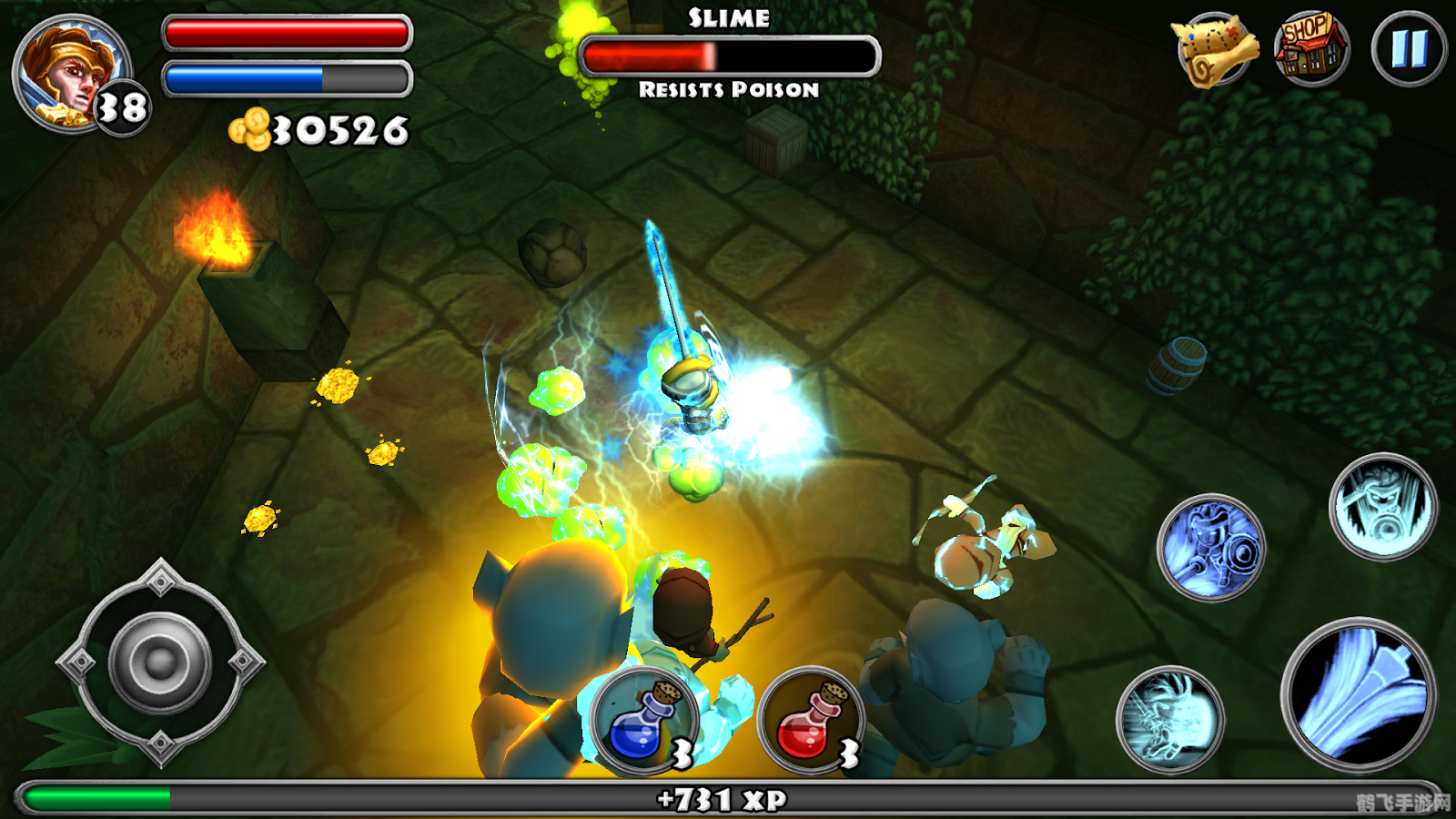Trigger the shield bash skill

point(1210,548)
